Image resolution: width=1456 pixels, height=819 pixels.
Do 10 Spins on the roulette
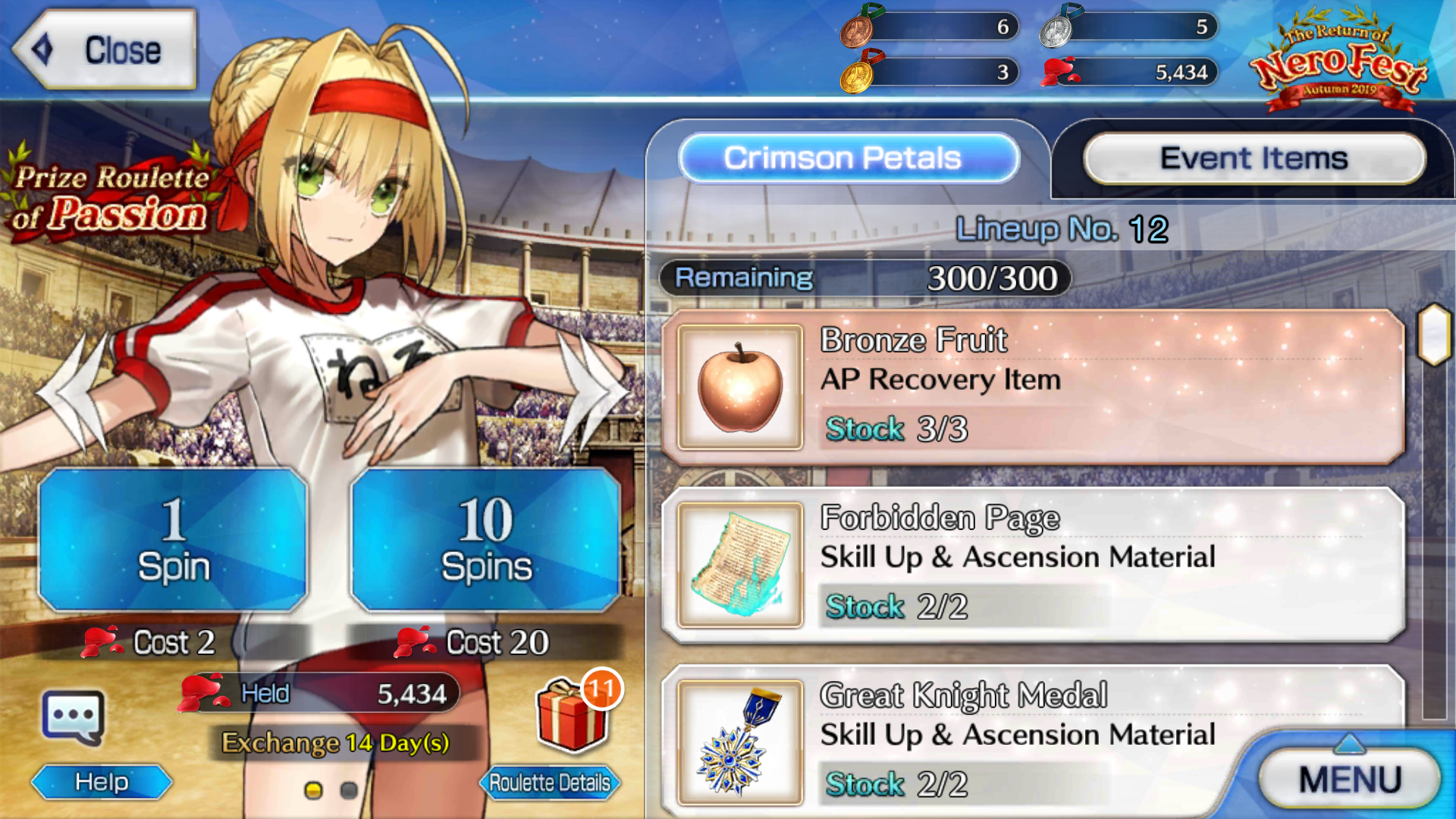485,540
